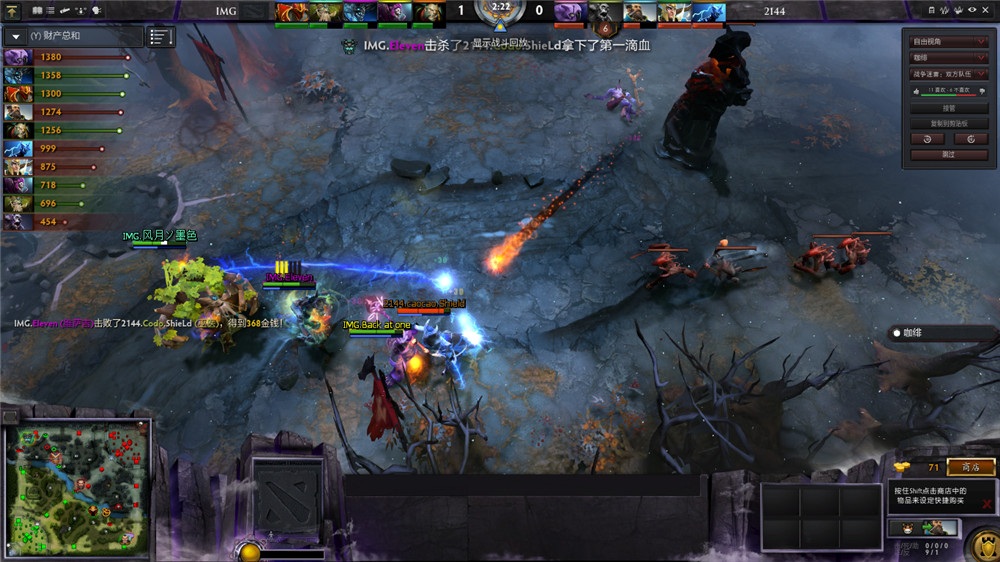This screenshot has height=562, width=1000.
Task: Open the 自由视角 camera dropdown
Action: click(x=948, y=42)
